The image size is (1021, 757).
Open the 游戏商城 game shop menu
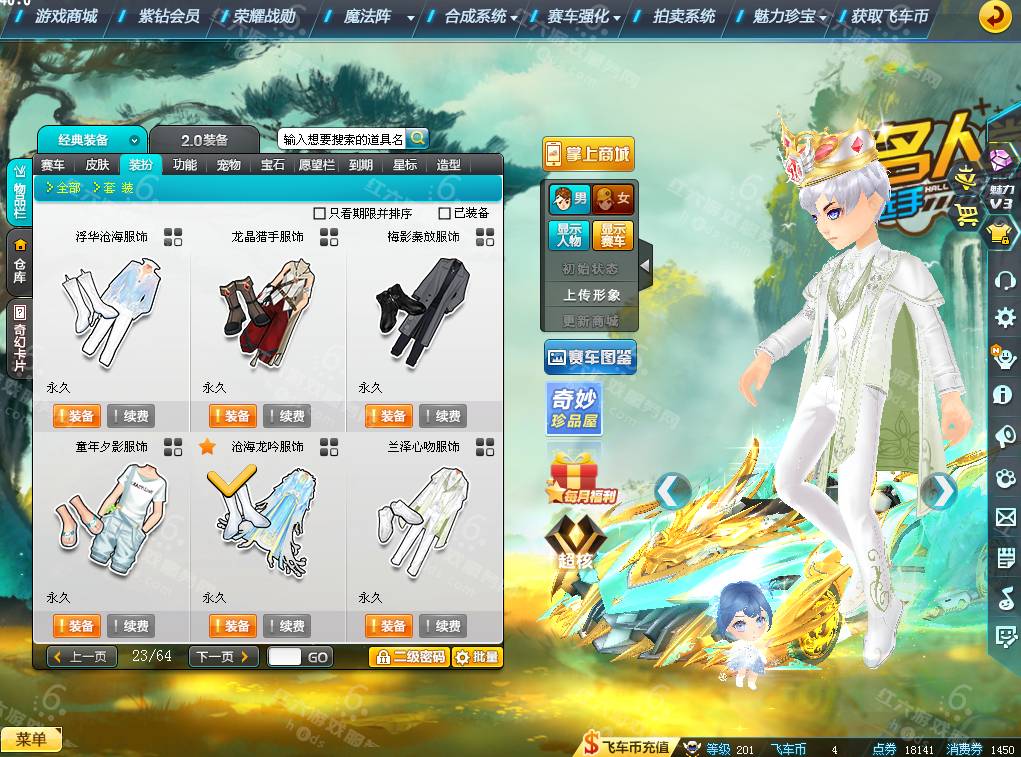tap(65, 16)
